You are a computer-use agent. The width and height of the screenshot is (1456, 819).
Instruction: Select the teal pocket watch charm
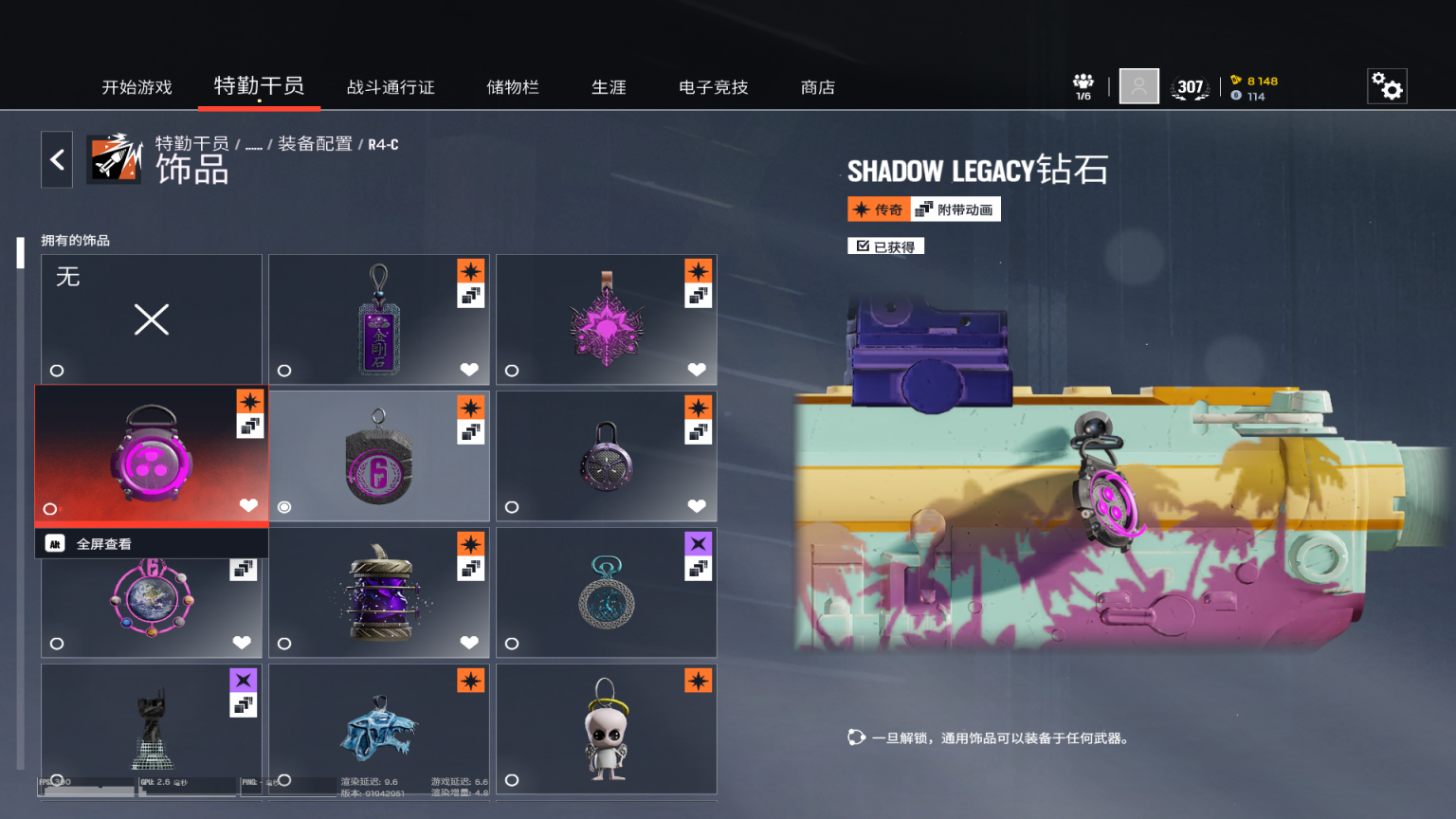(x=607, y=593)
